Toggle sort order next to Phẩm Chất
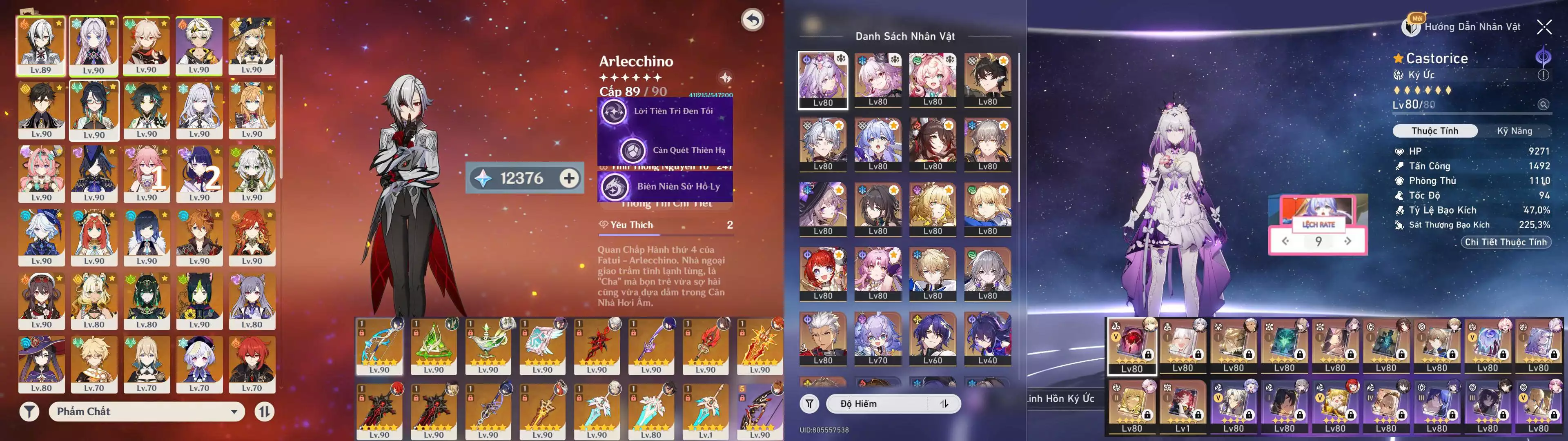 coord(264,412)
